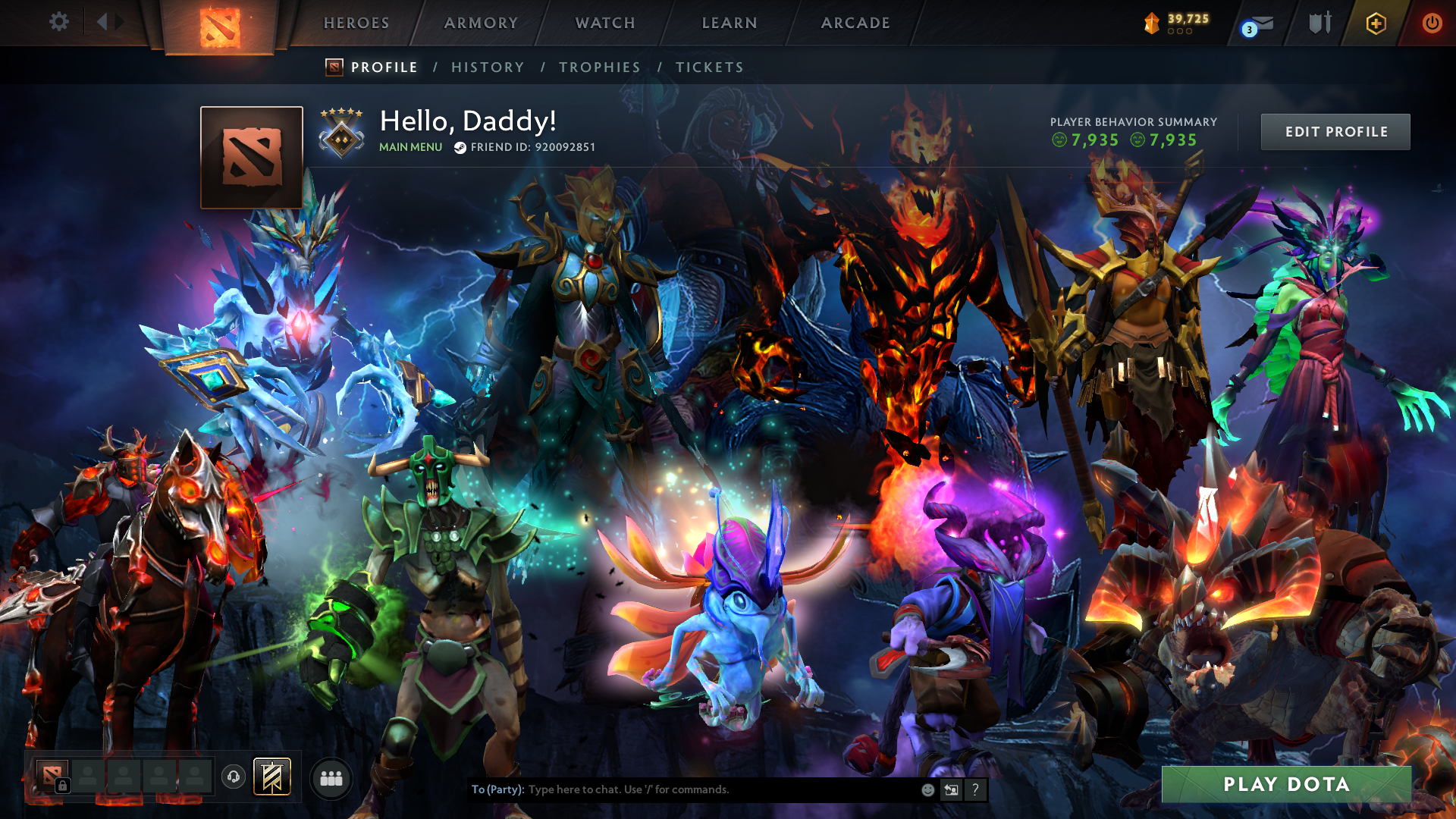The width and height of the screenshot is (1456, 819).
Task: Open the friends list icon
Action: point(330,779)
